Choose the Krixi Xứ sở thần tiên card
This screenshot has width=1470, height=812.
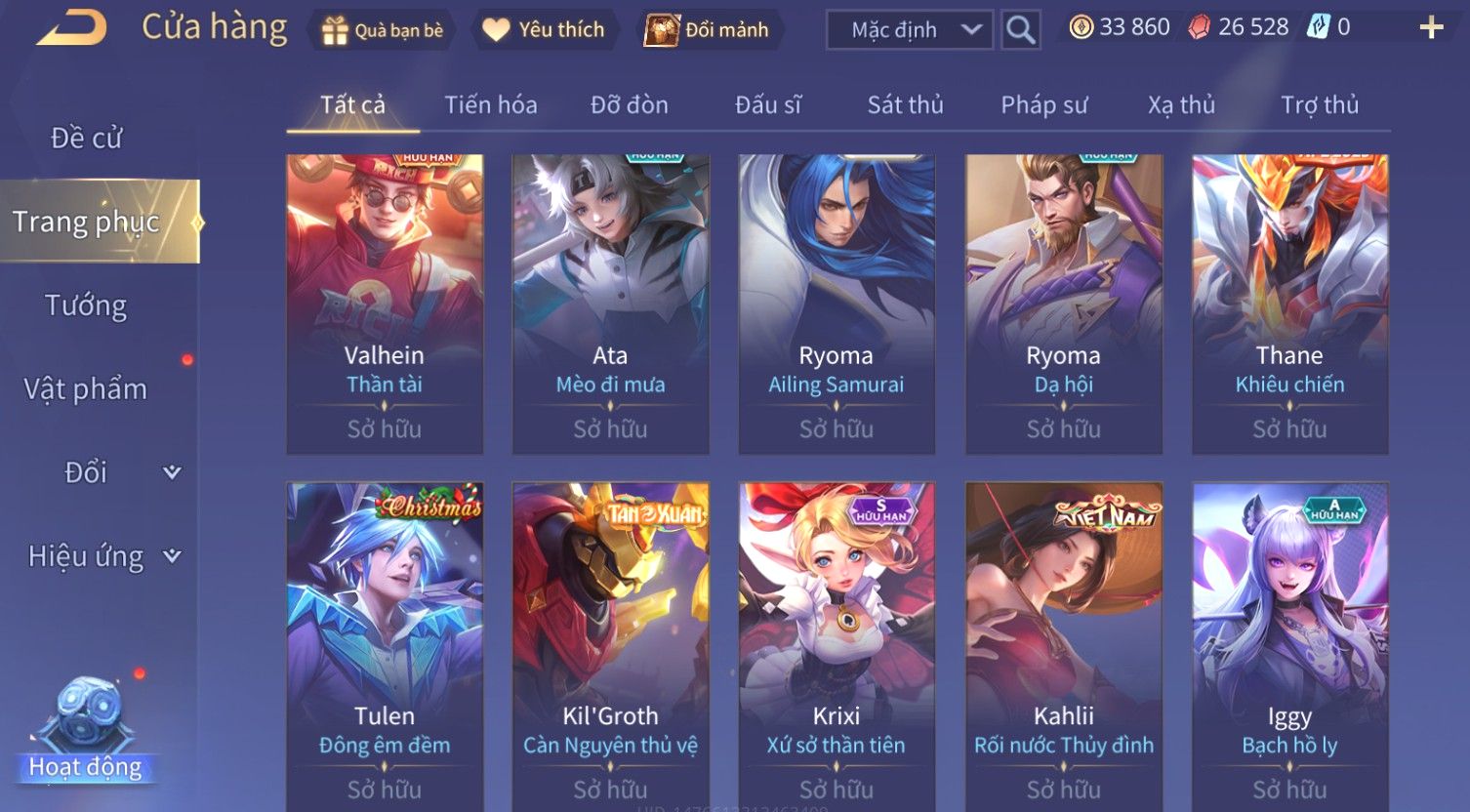[837, 644]
